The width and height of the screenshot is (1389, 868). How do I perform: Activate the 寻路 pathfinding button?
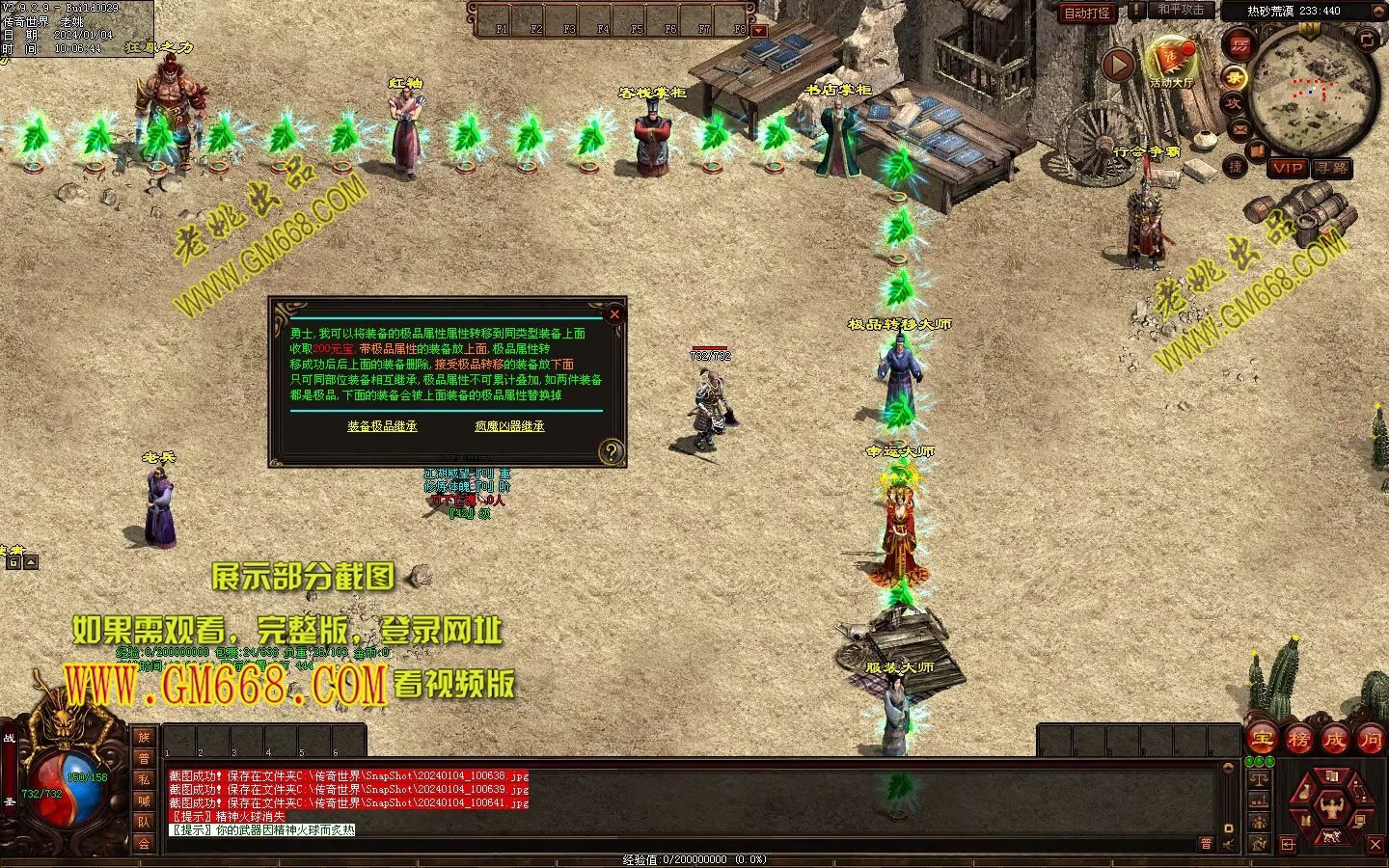[x=1332, y=168]
